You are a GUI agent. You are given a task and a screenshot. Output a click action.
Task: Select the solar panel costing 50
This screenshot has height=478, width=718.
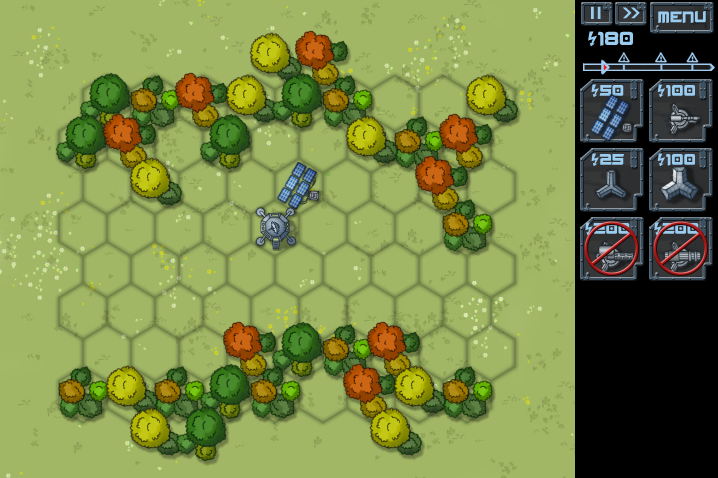(x=611, y=111)
